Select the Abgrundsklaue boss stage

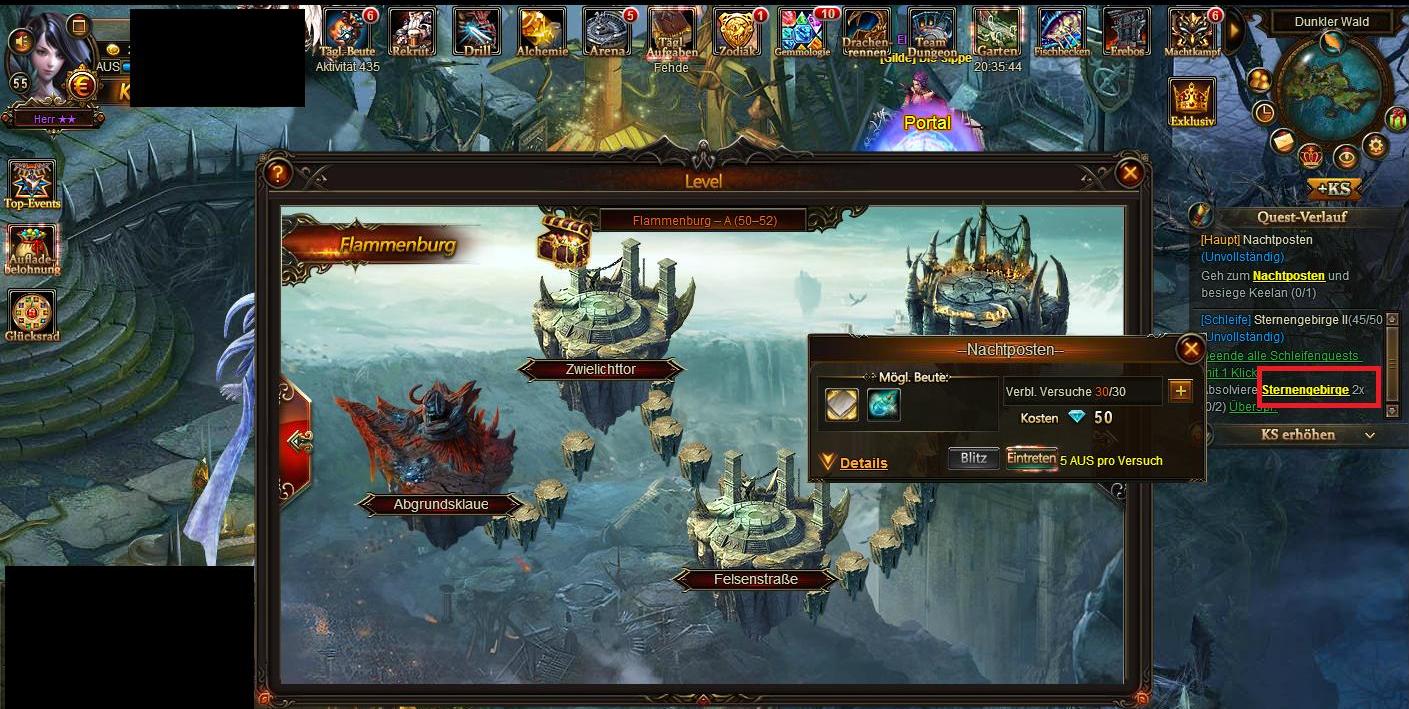coord(440,504)
